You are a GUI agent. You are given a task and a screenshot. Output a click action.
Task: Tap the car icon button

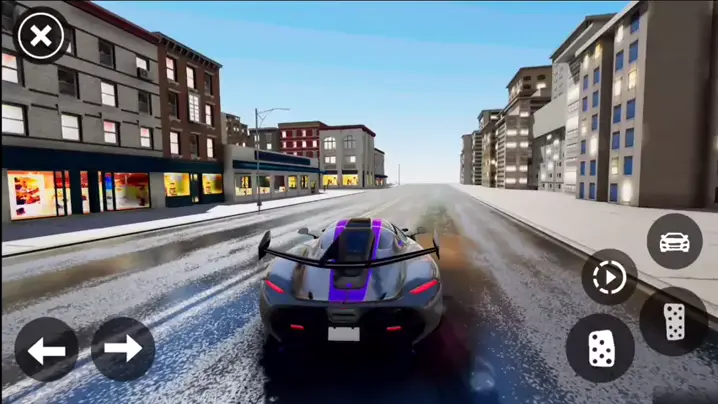click(x=674, y=241)
